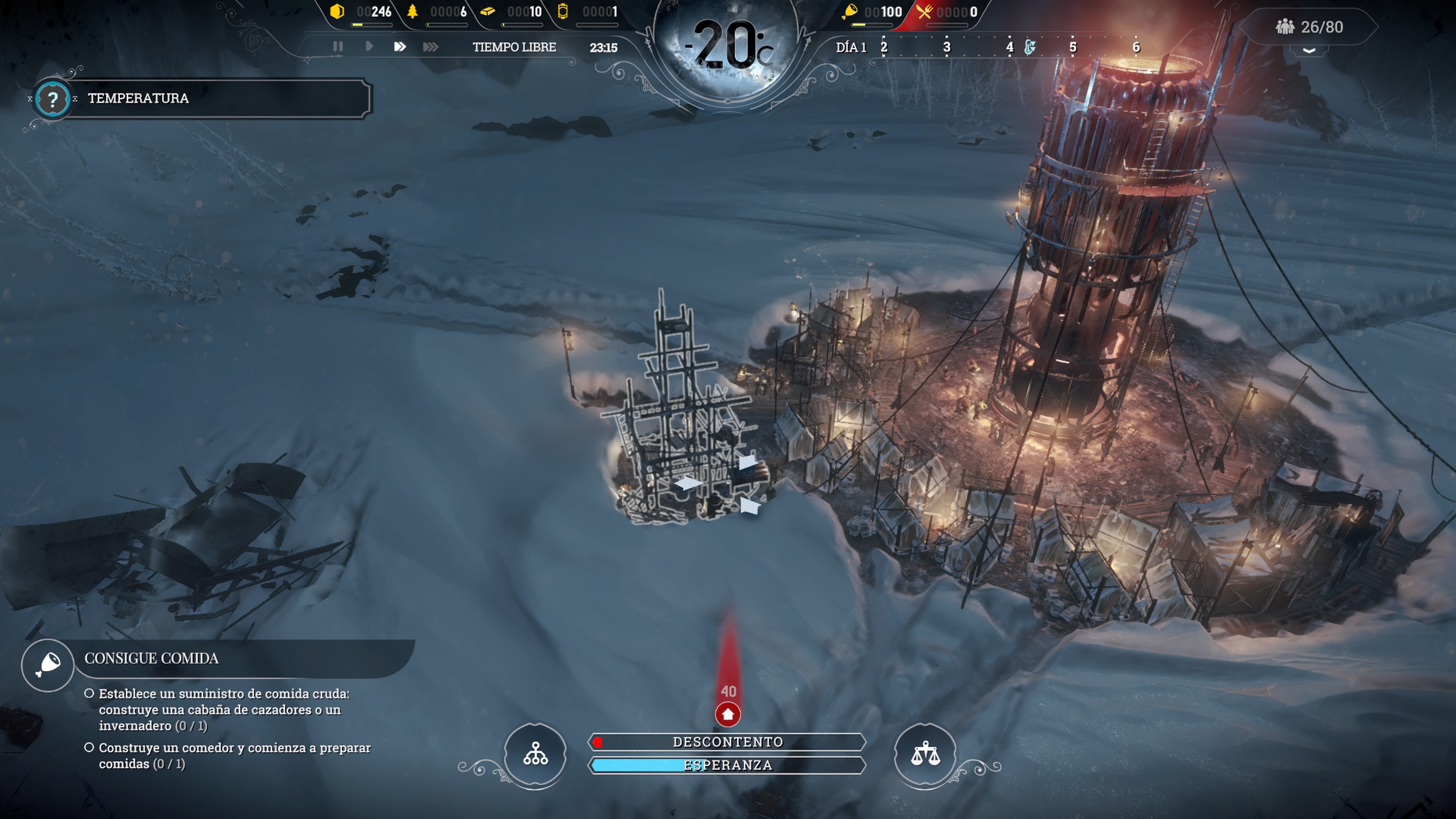This screenshot has height=819, width=1456.
Task: Select the food rations icon
Action: pyautogui.click(x=925, y=11)
